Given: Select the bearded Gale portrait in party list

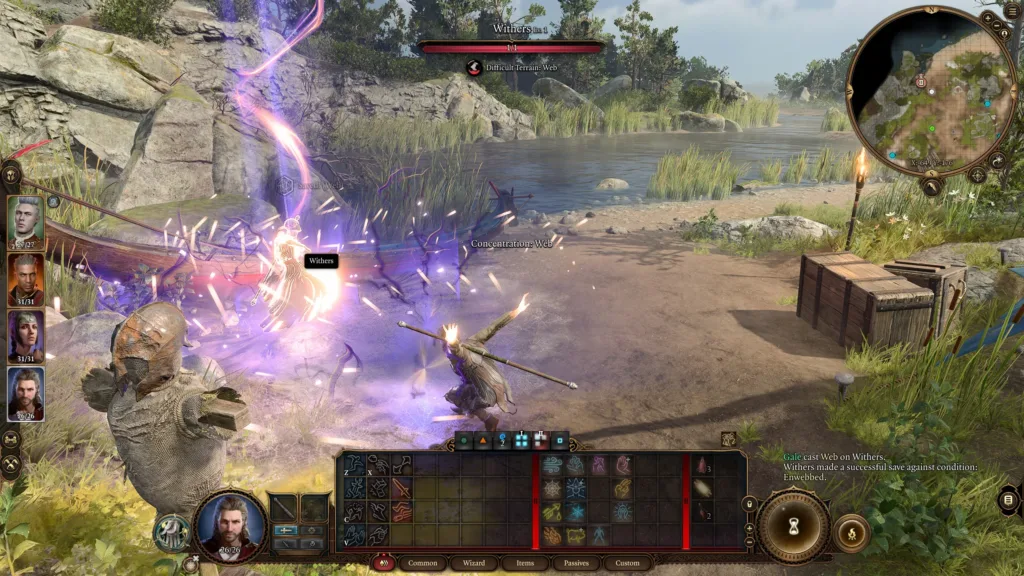Looking at the screenshot, I should (x=26, y=393).
